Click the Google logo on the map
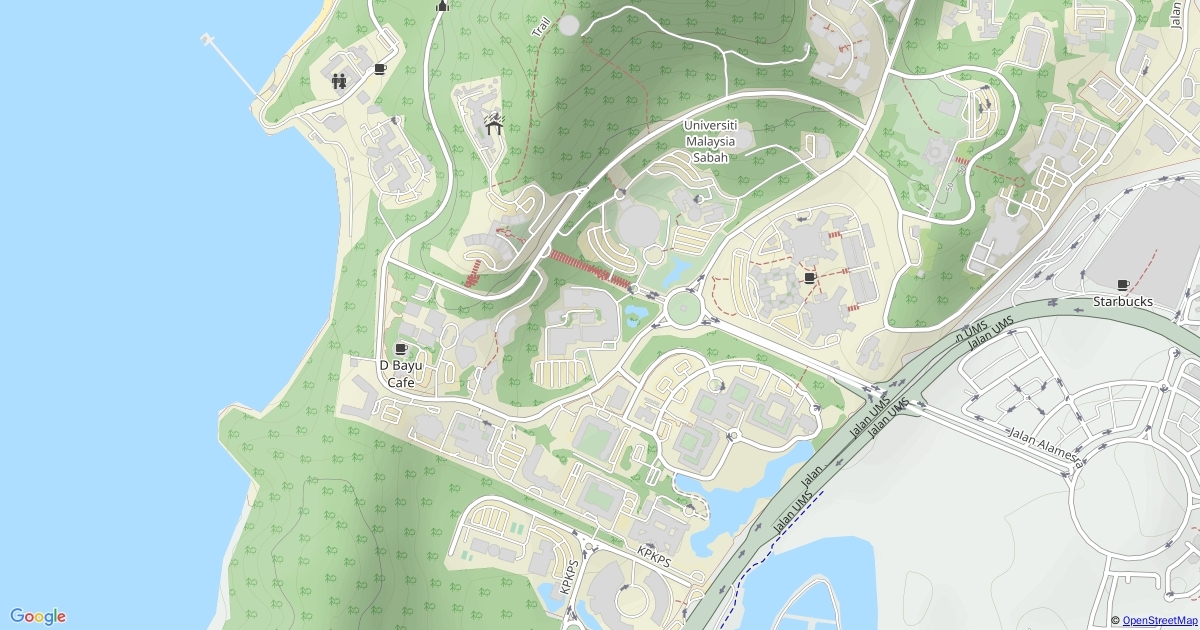Image resolution: width=1200 pixels, height=630 pixels. [38, 616]
